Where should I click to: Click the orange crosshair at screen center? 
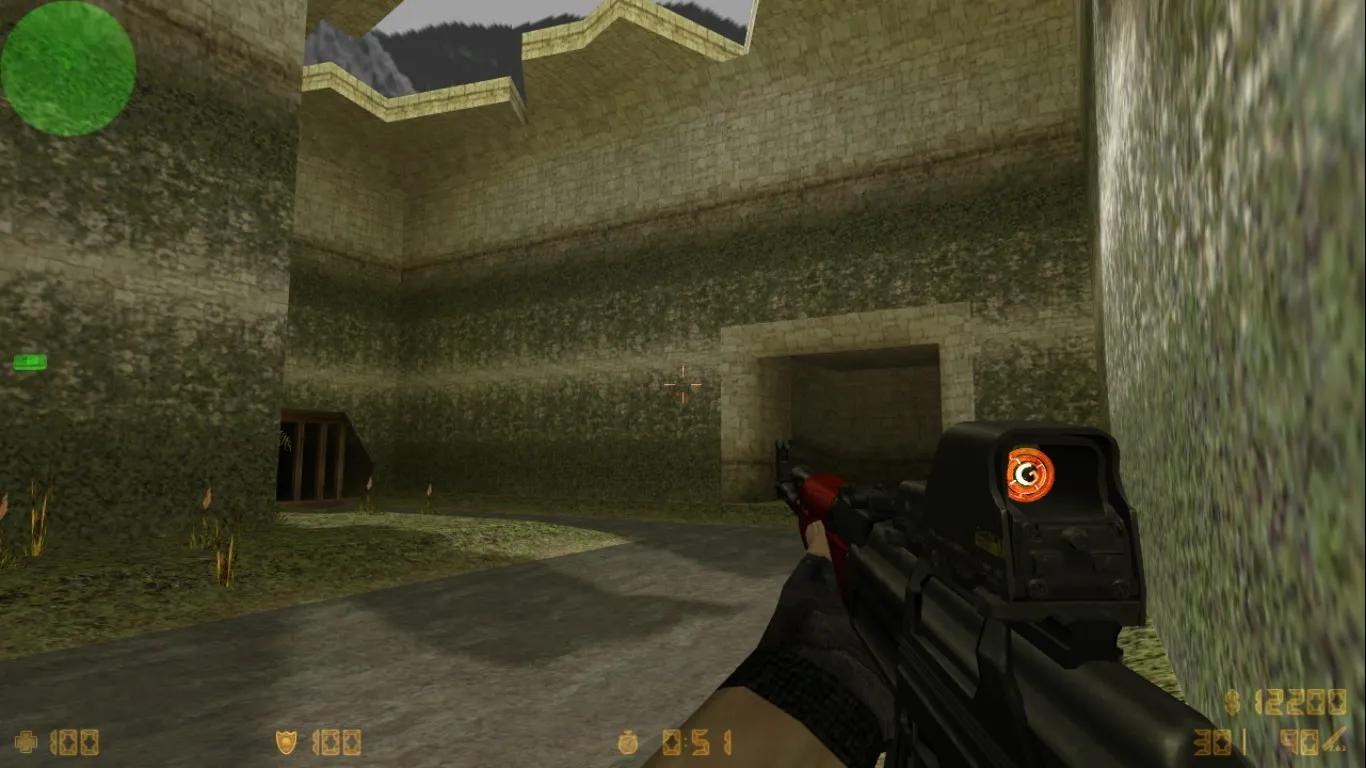(x=683, y=384)
